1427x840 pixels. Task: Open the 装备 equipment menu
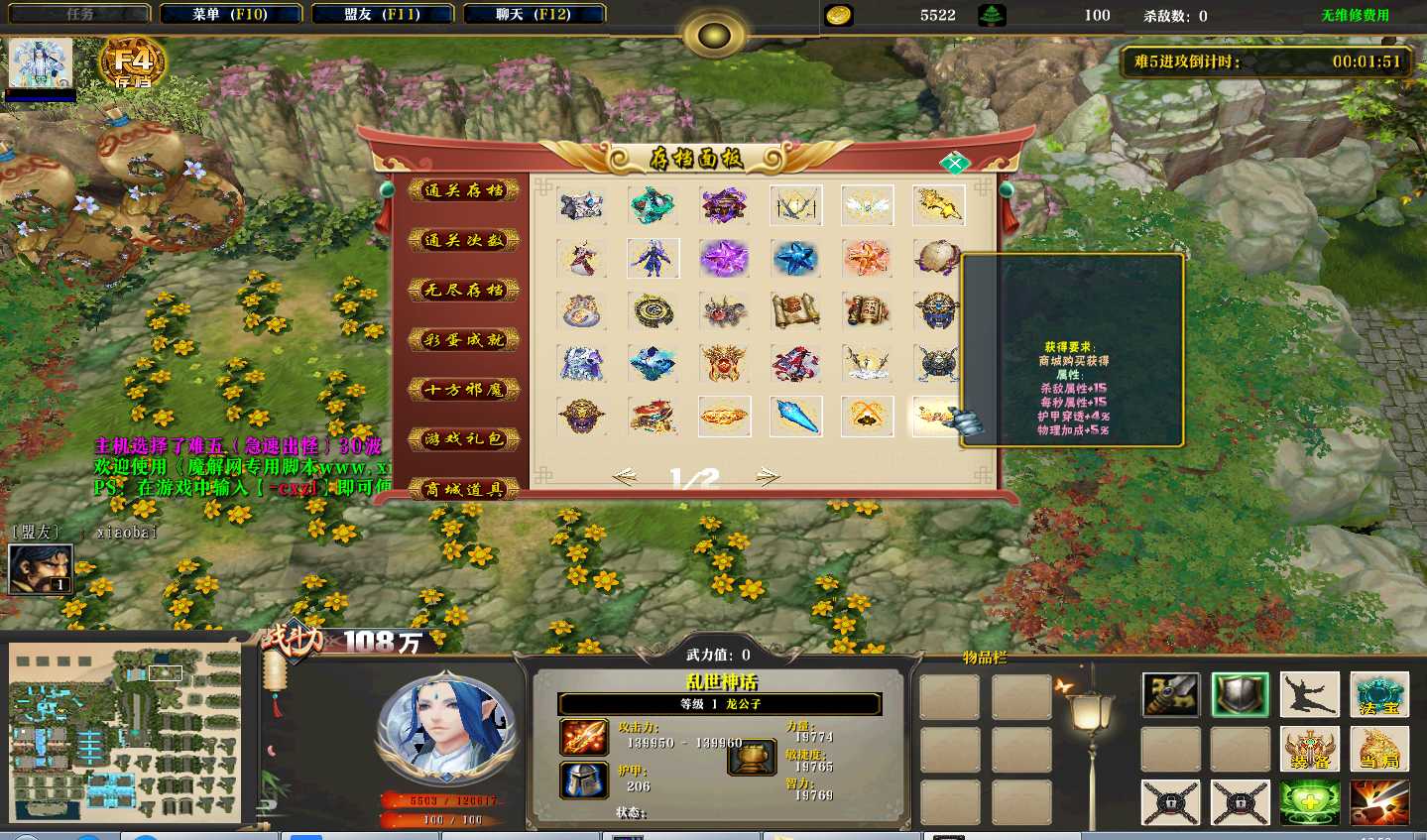tap(1309, 749)
